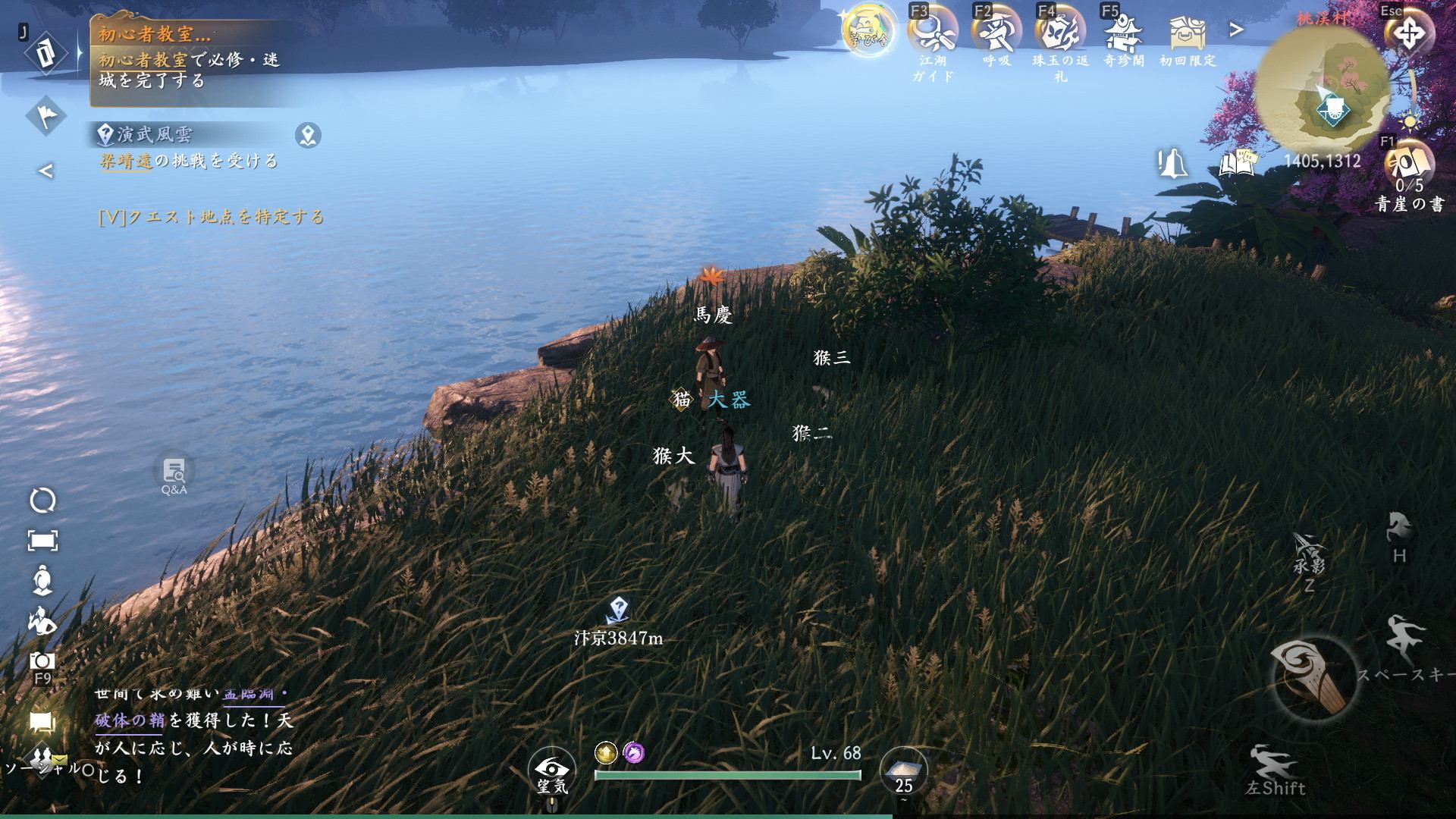Open the ソーシャル social icon
This screenshot has height=819, width=1456.
pyautogui.click(x=42, y=761)
